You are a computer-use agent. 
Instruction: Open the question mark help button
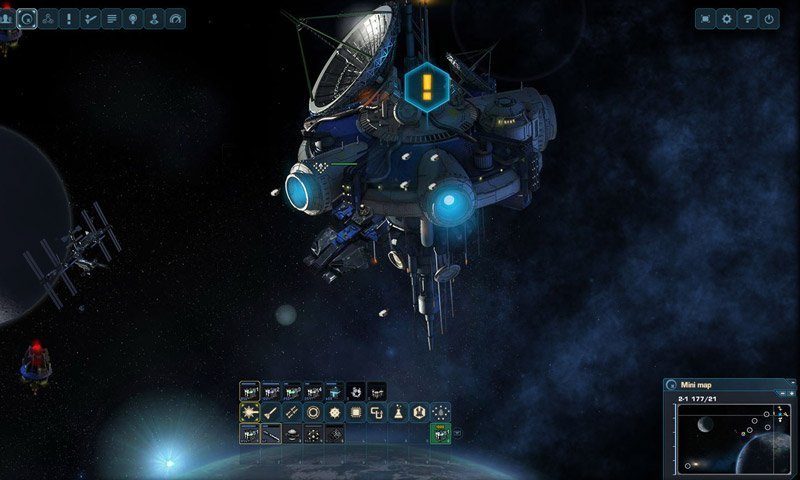pos(747,18)
